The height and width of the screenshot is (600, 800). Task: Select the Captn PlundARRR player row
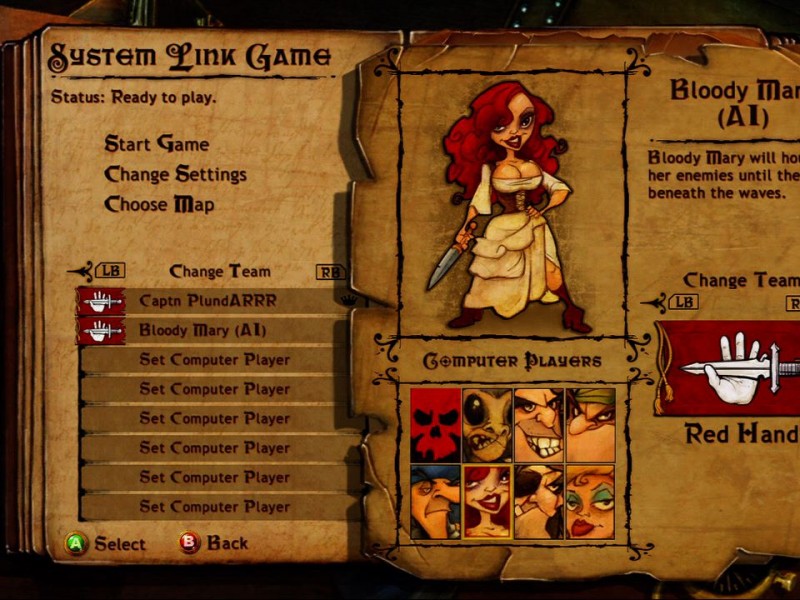coord(208,300)
